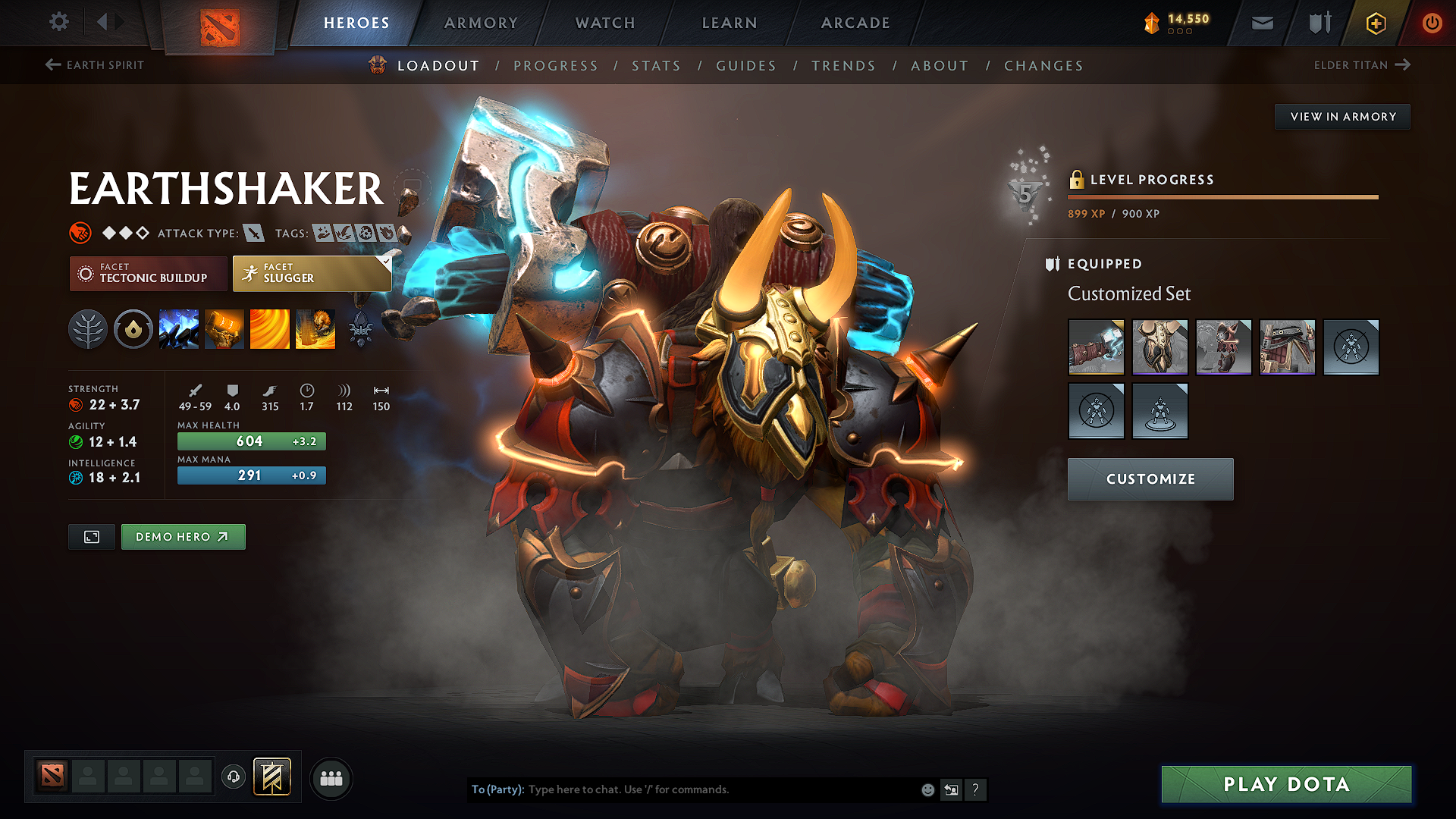Open the mail/notifications envelope icon
This screenshot has width=1456, height=819.
[x=1261, y=23]
